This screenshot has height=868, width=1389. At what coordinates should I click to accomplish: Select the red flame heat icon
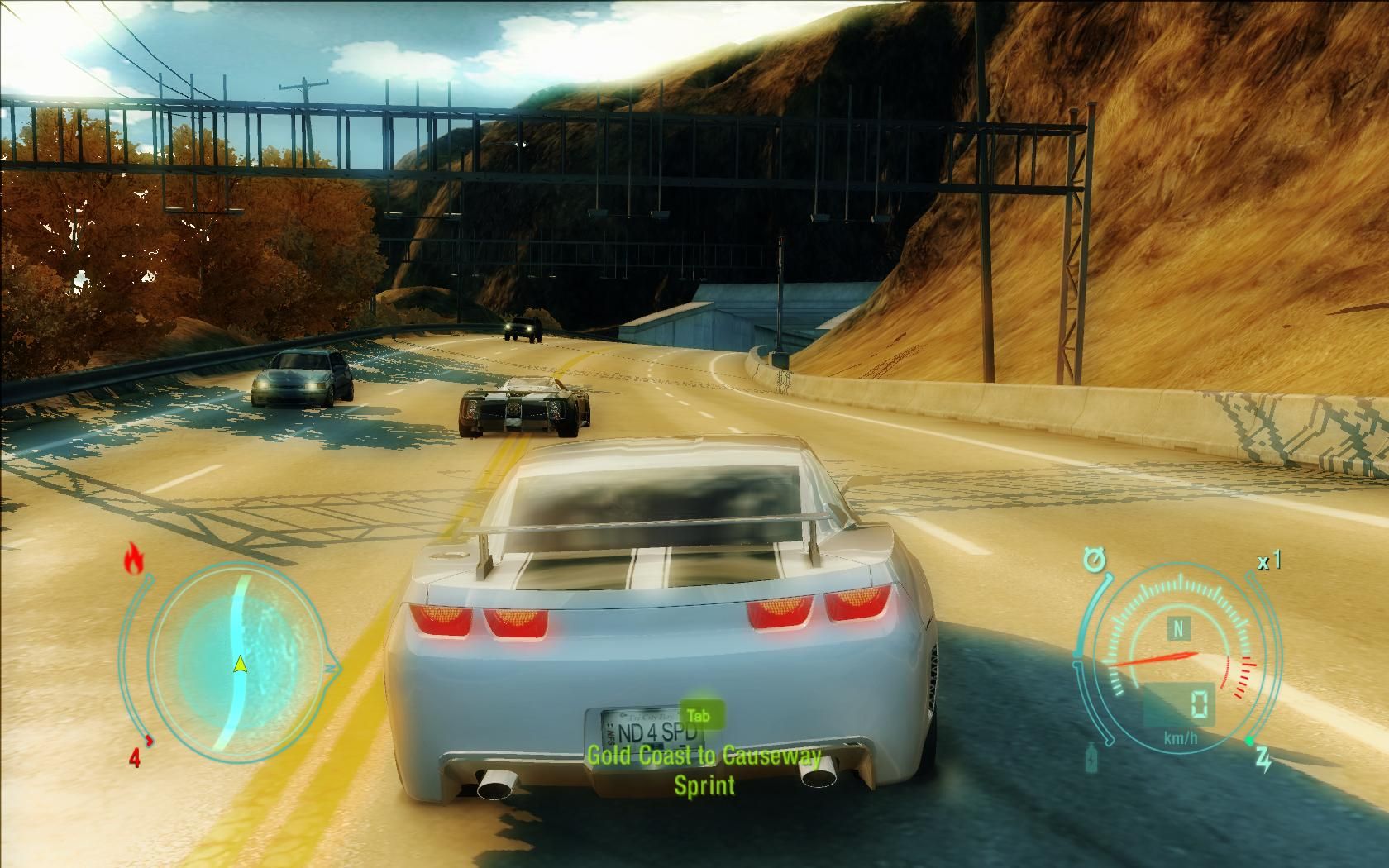tap(133, 560)
